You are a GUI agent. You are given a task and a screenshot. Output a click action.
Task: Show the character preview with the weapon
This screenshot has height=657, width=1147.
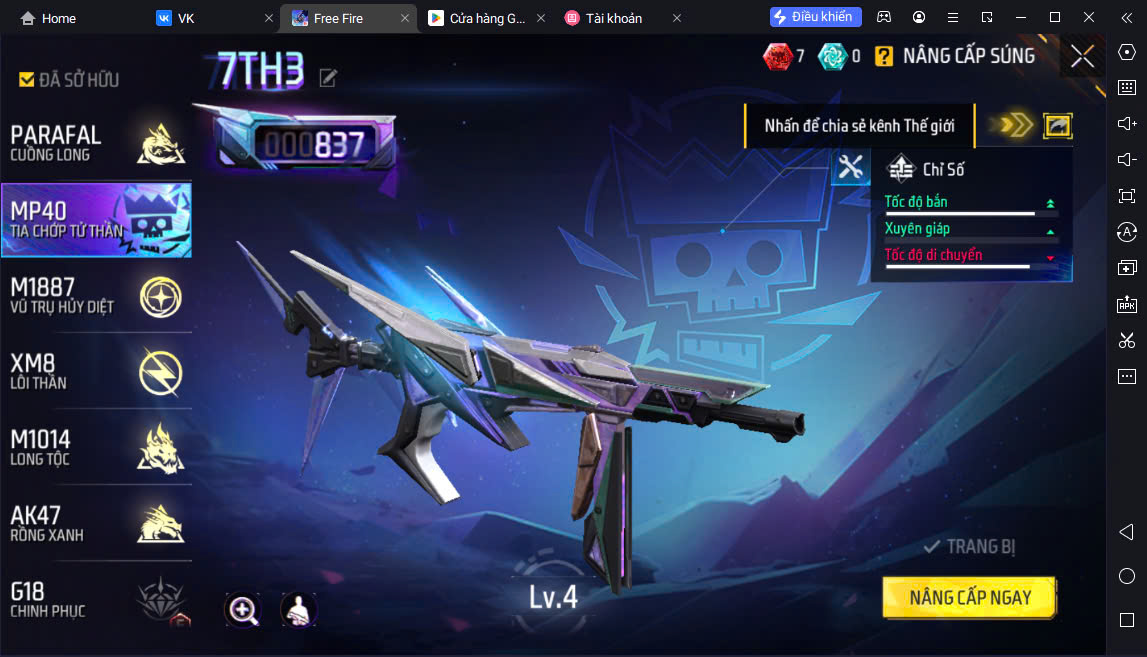(298, 609)
